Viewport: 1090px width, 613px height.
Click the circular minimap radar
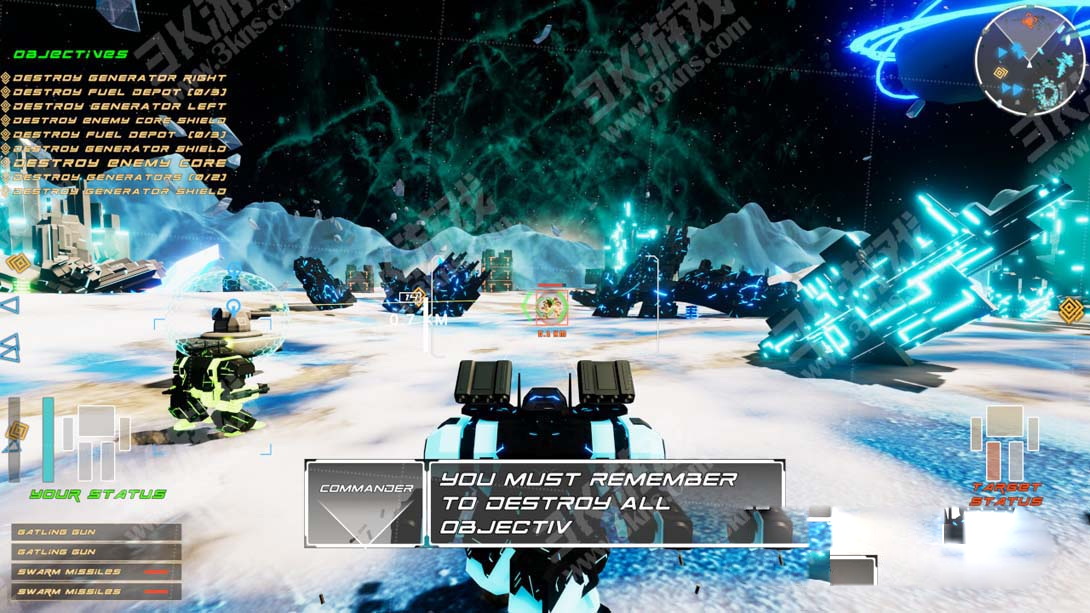click(x=1027, y=61)
